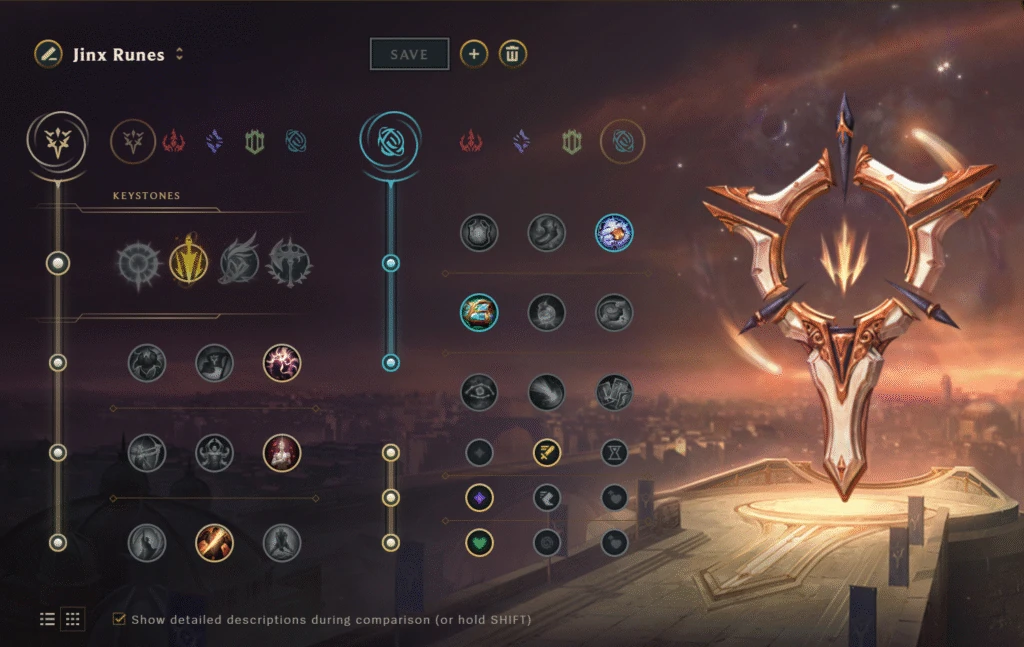
Task: Delete this rune page with the trash icon
Action: (x=513, y=54)
